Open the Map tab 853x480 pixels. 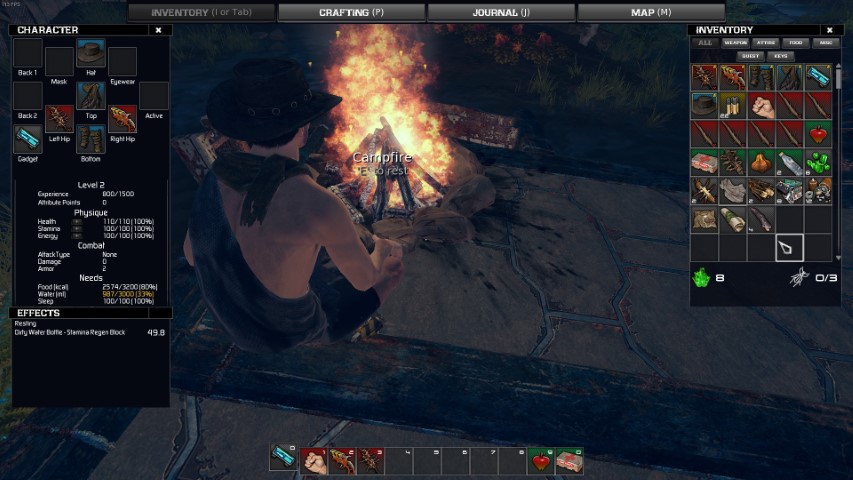tap(650, 13)
